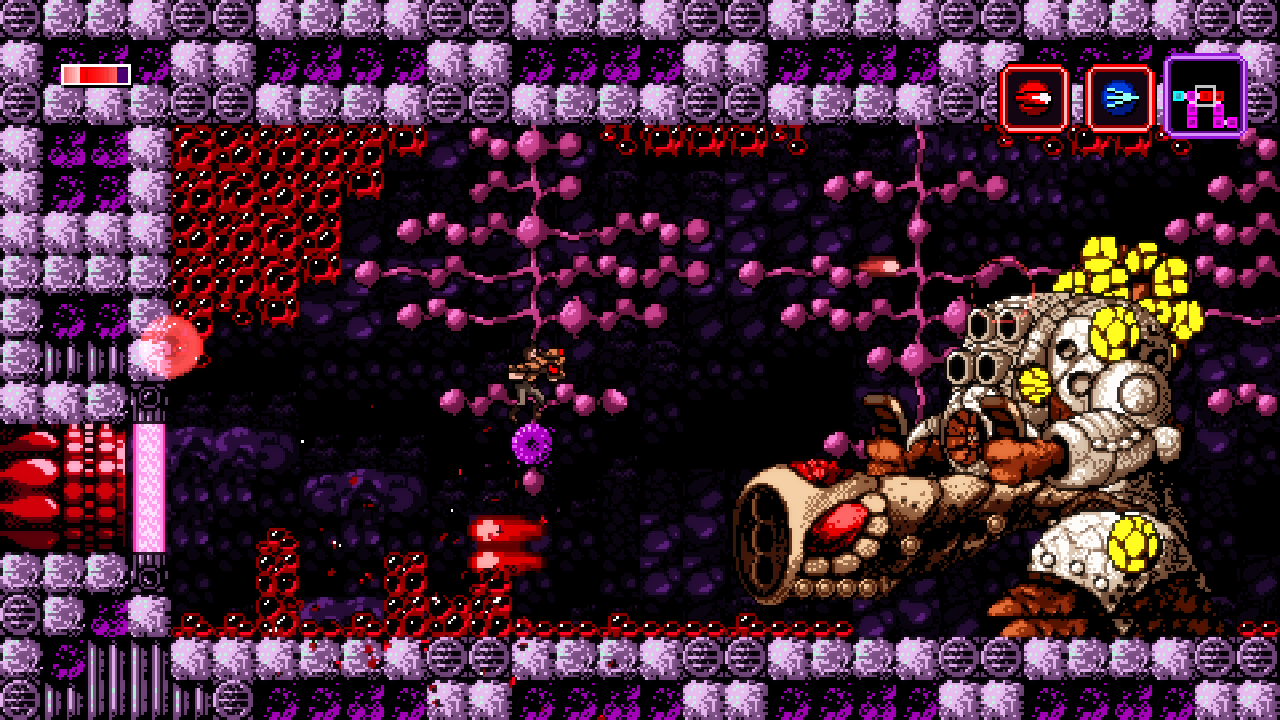Click the yellow orb on the boss's lower armor
Viewport: 1280px width, 720px height.
(1135, 545)
